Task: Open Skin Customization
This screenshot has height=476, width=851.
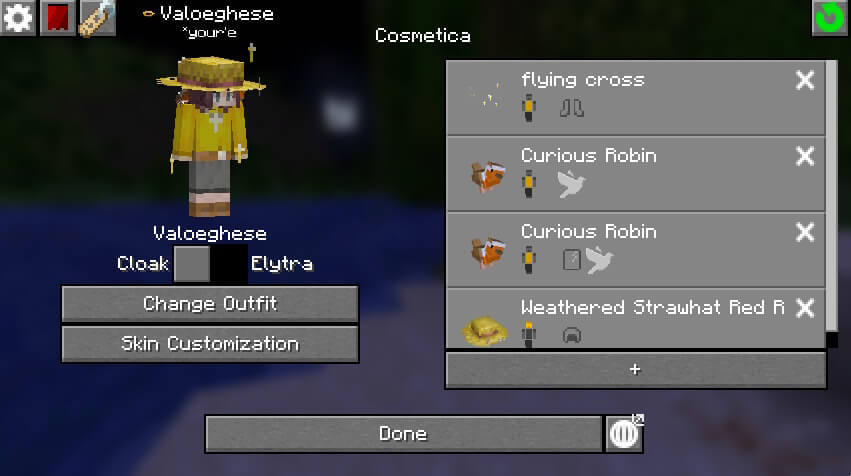Action: (x=210, y=344)
